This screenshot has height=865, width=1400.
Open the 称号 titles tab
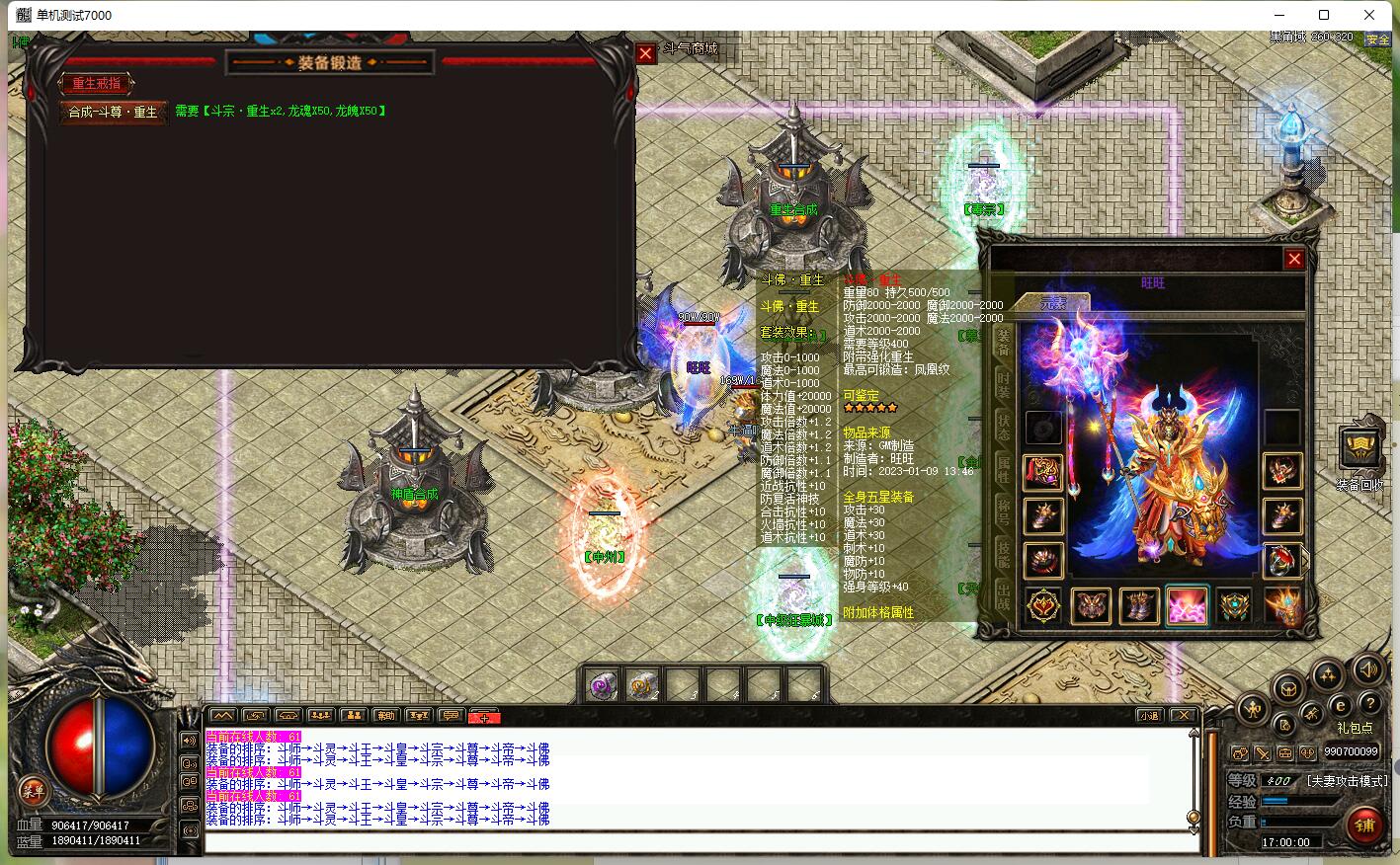click(1002, 511)
